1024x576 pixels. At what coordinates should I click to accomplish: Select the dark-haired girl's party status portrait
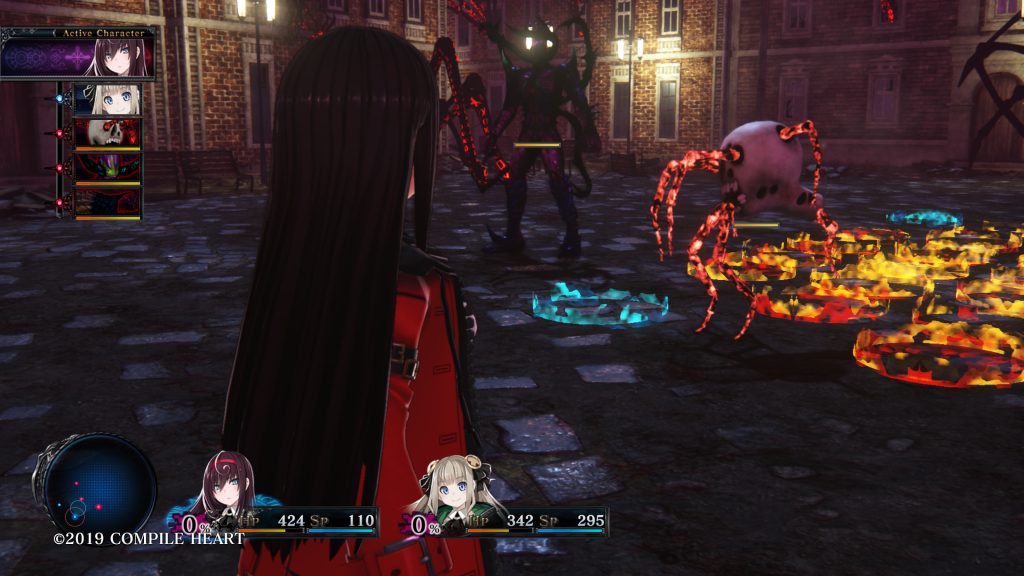point(229,483)
